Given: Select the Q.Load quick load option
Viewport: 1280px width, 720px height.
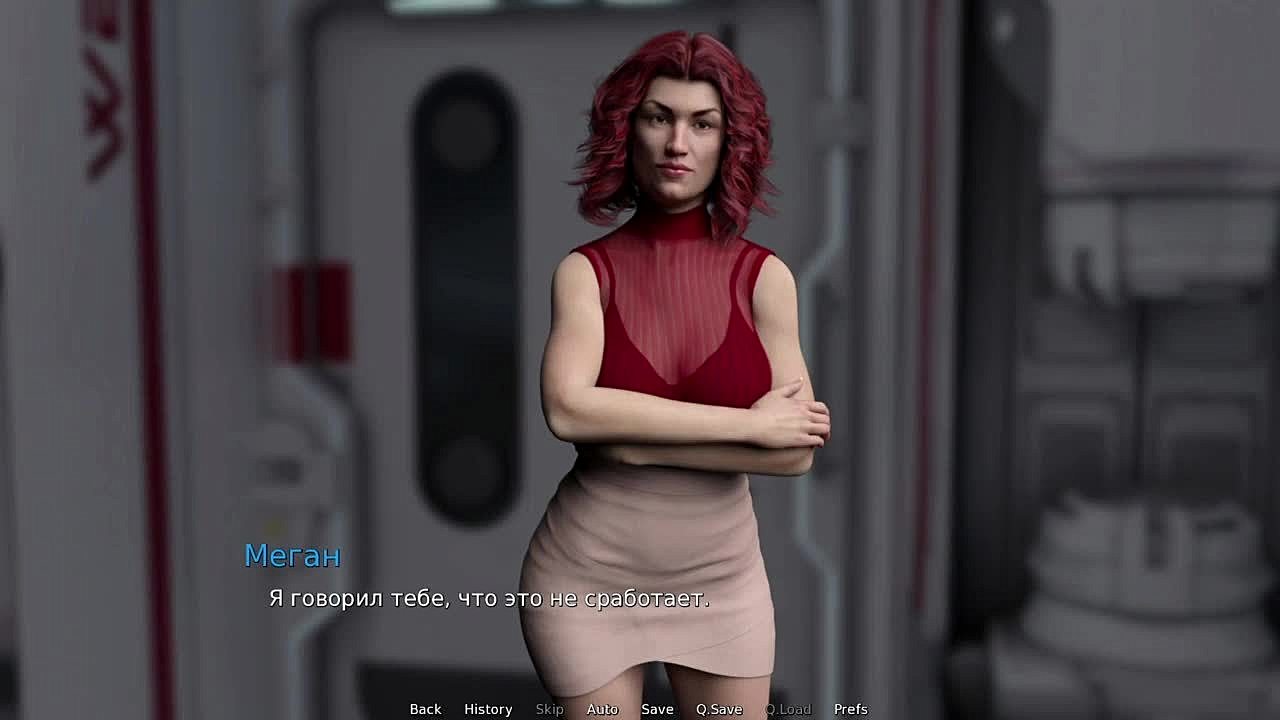Looking at the screenshot, I should click(788, 709).
